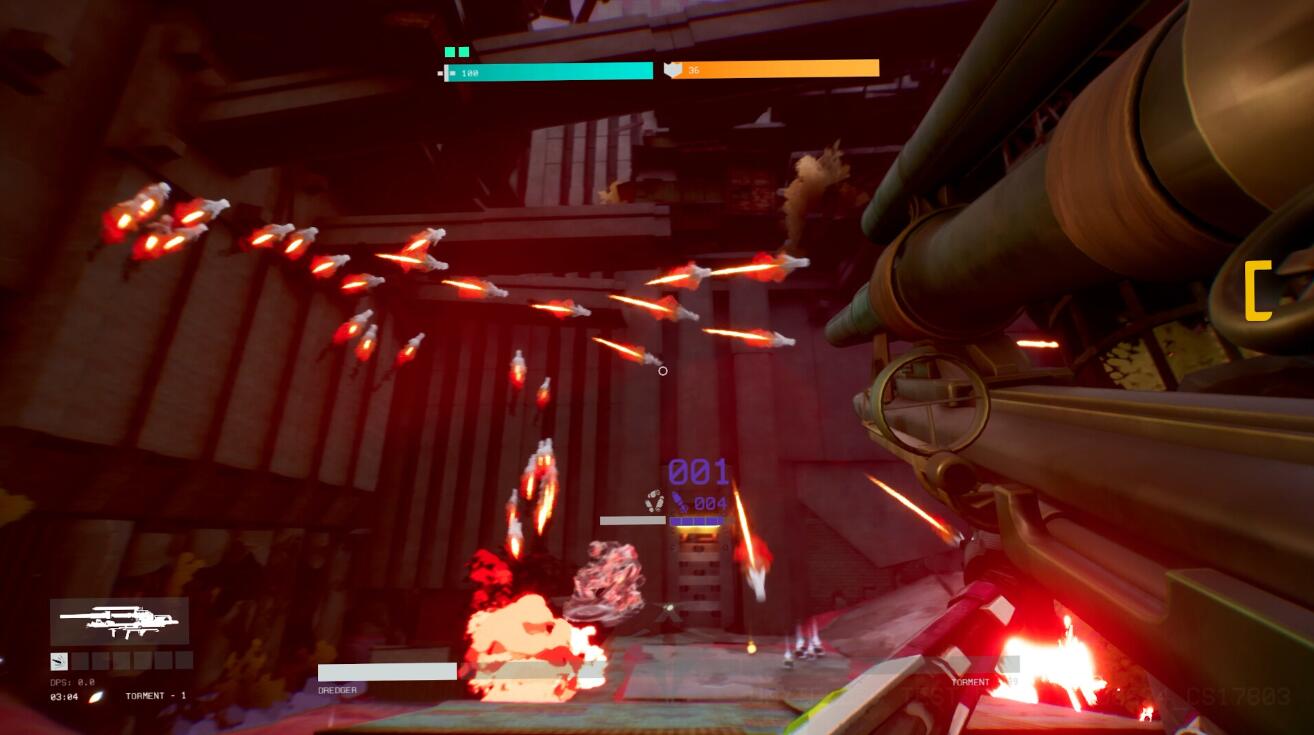
Task: Select the purple rocket ammo icon
Action: click(x=681, y=502)
